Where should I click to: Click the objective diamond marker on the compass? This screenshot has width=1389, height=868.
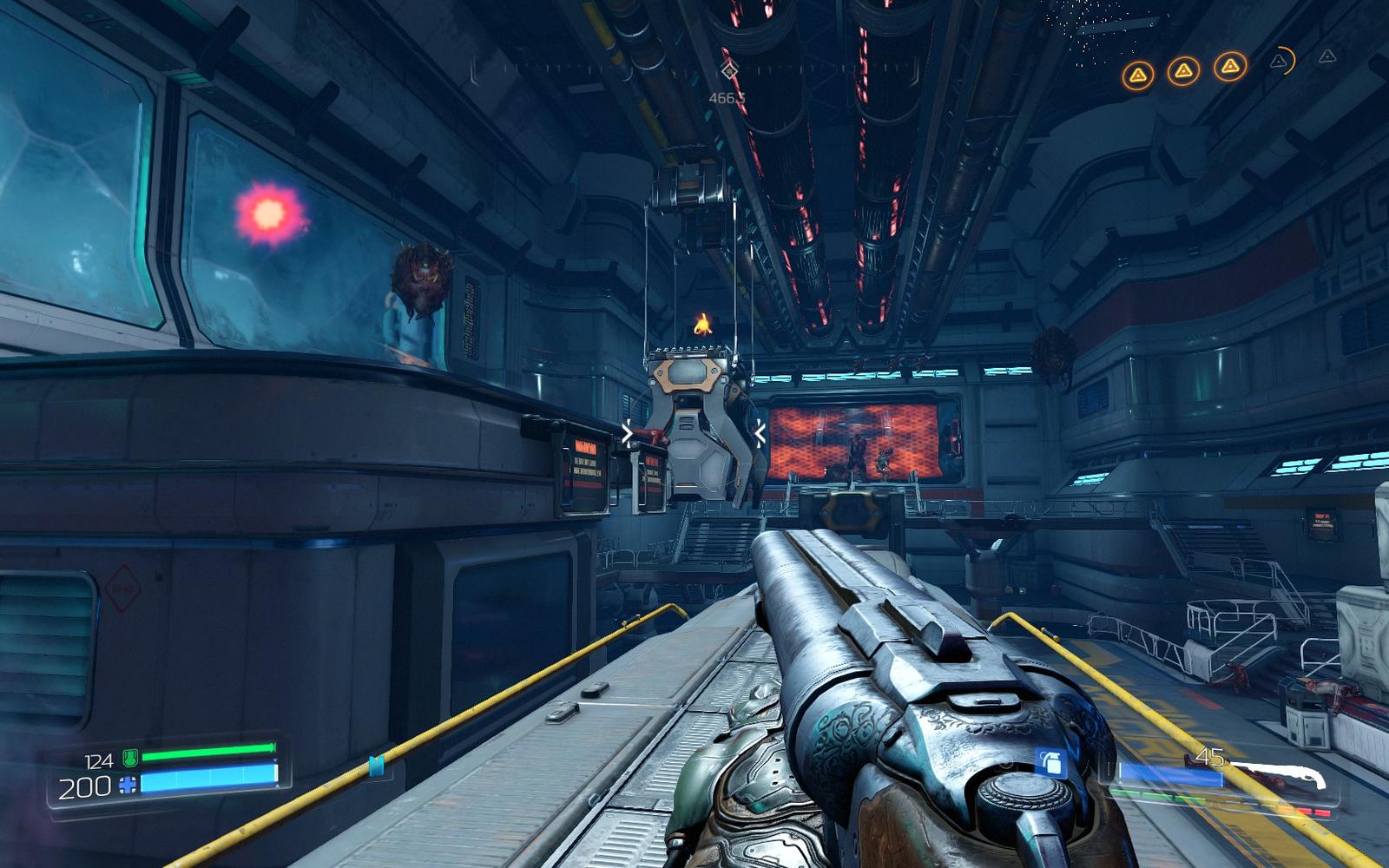point(730,70)
